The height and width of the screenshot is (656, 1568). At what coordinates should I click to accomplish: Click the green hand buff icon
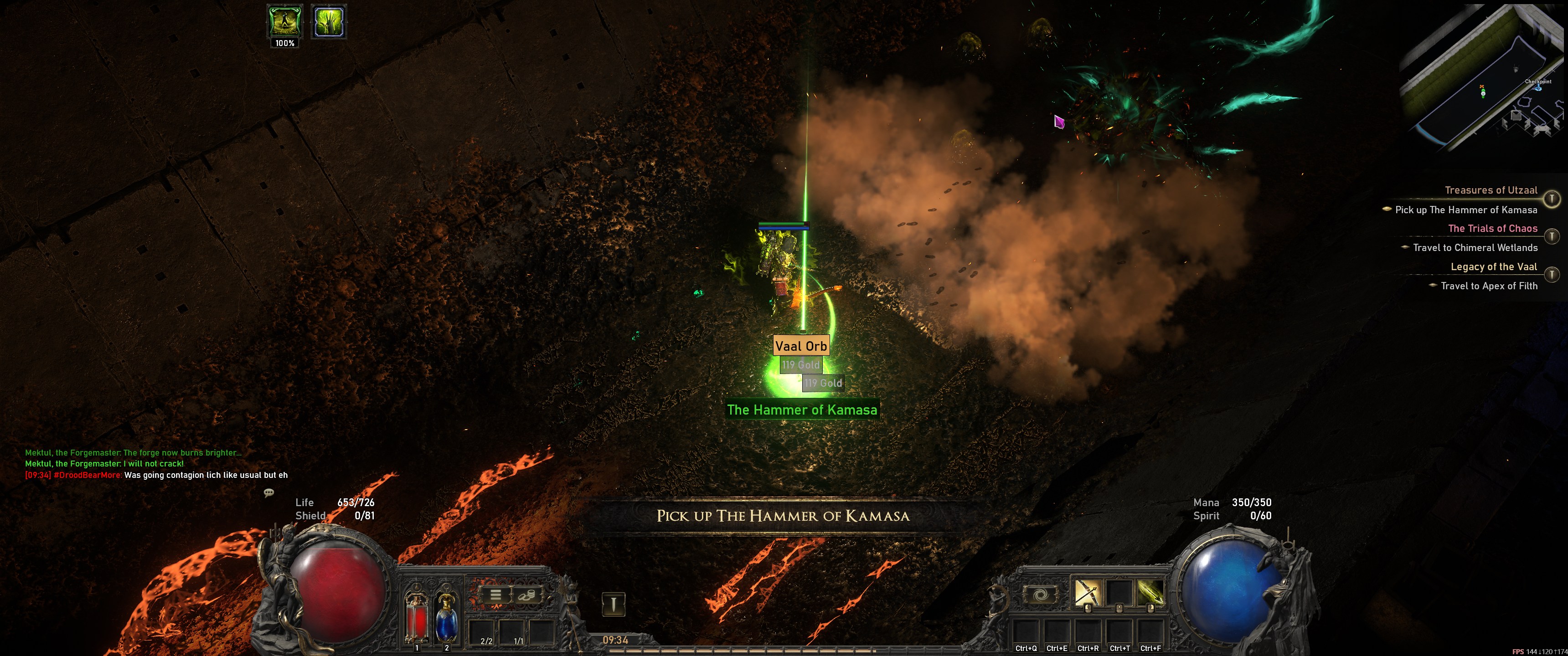click(x=329, y=22)
